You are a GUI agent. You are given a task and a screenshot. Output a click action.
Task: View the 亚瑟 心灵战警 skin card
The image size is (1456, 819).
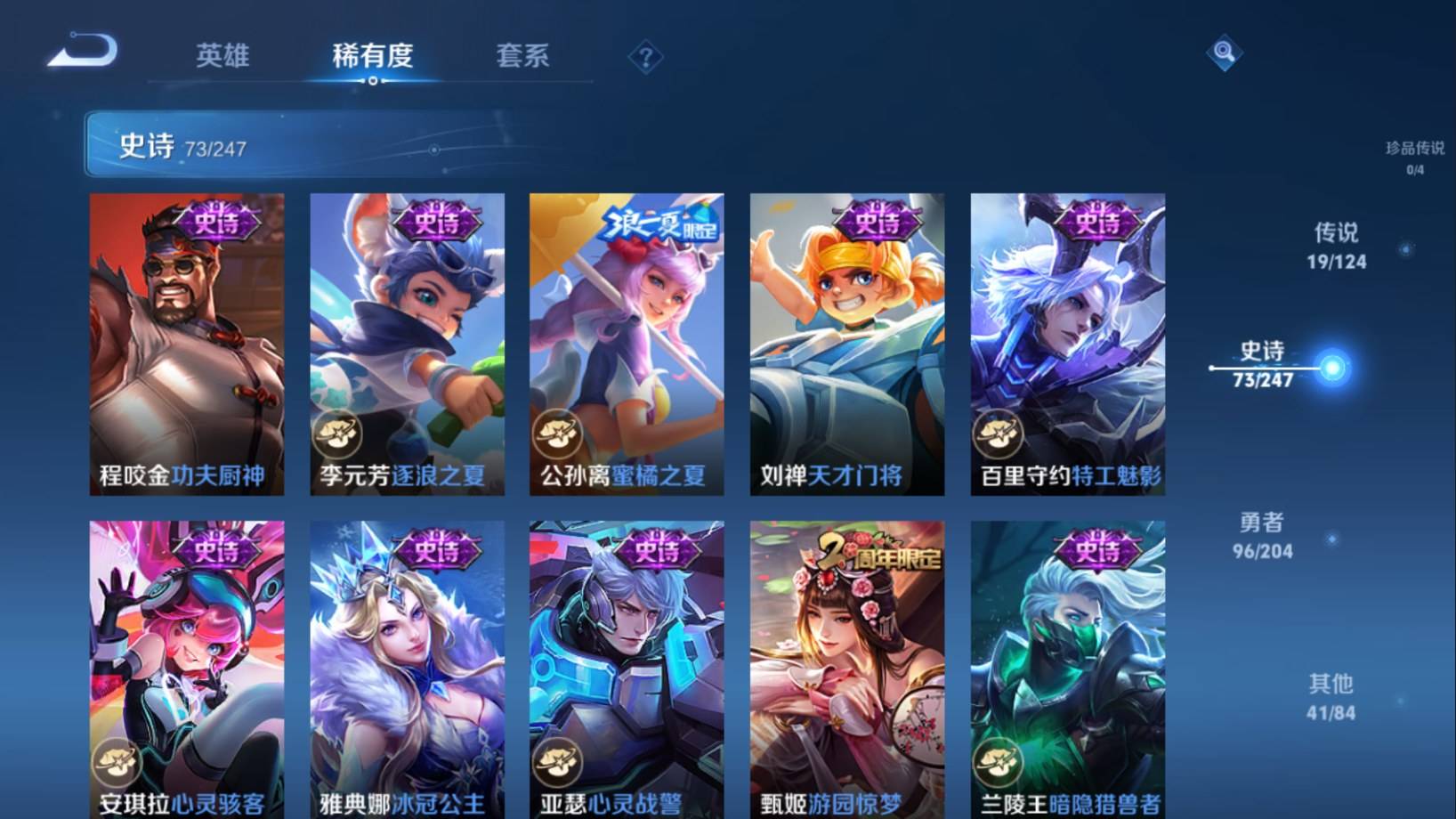(x=627, y=669)
